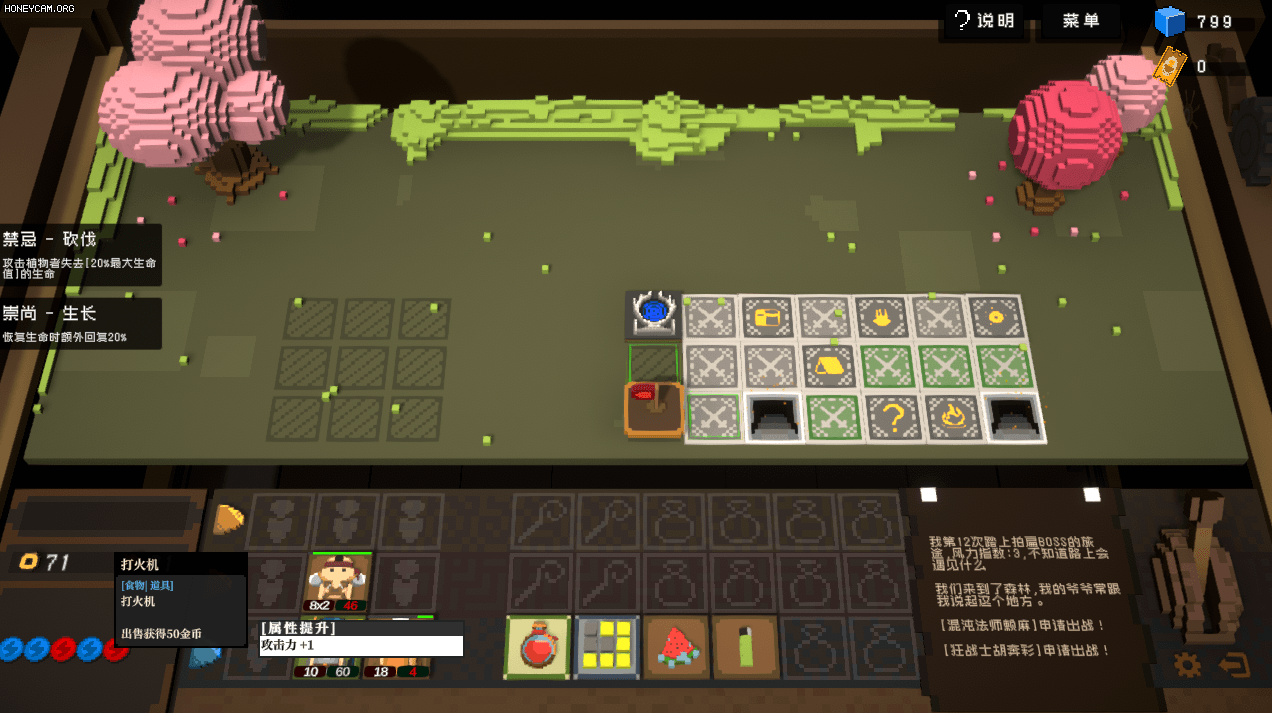Click the orange cheese wedge icon
Image resolution: width=1272 pixels, height=713 pixels.
229,518
